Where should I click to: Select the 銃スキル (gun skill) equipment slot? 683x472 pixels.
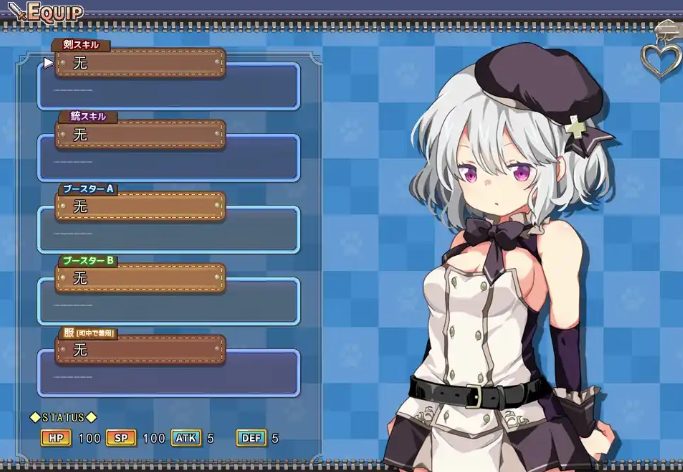[140, 134]
